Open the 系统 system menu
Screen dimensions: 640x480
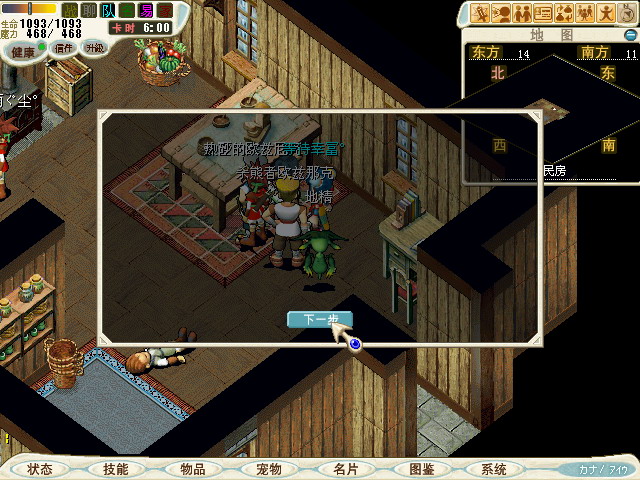coord(494,469)
